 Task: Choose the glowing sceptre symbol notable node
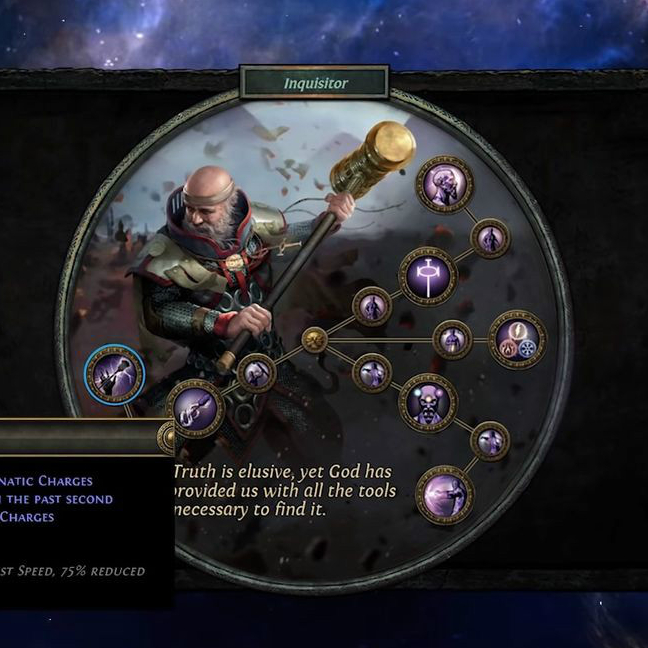pos(428,276)
